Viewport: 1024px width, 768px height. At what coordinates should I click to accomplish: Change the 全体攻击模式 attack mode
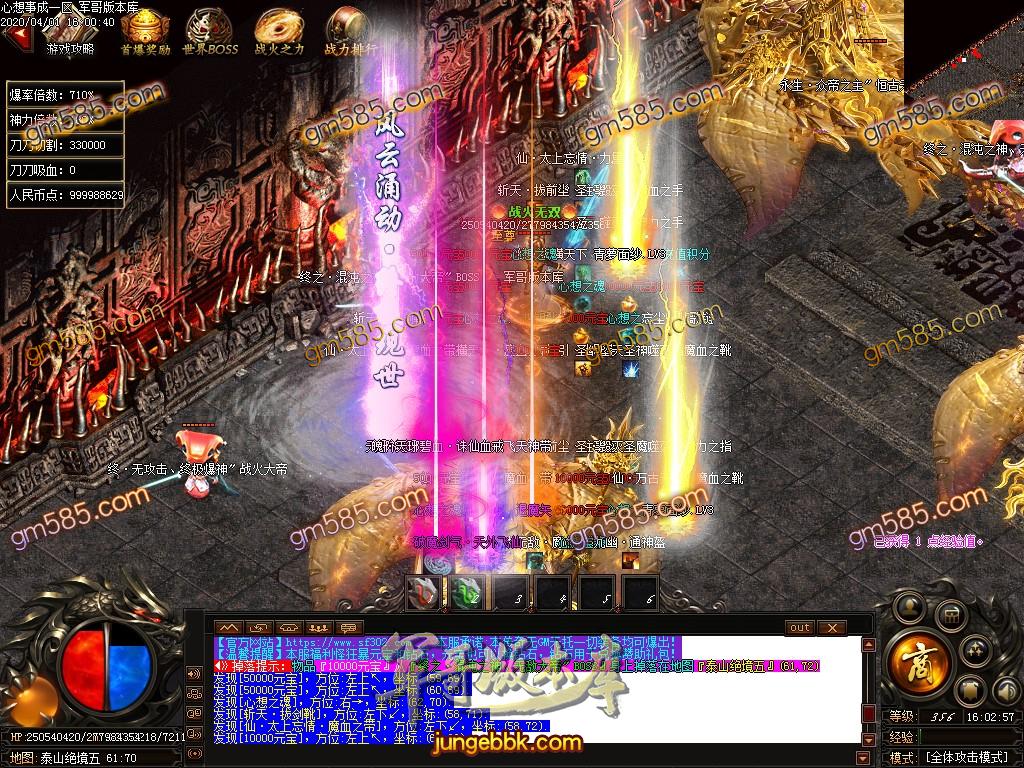pos(967,757)
